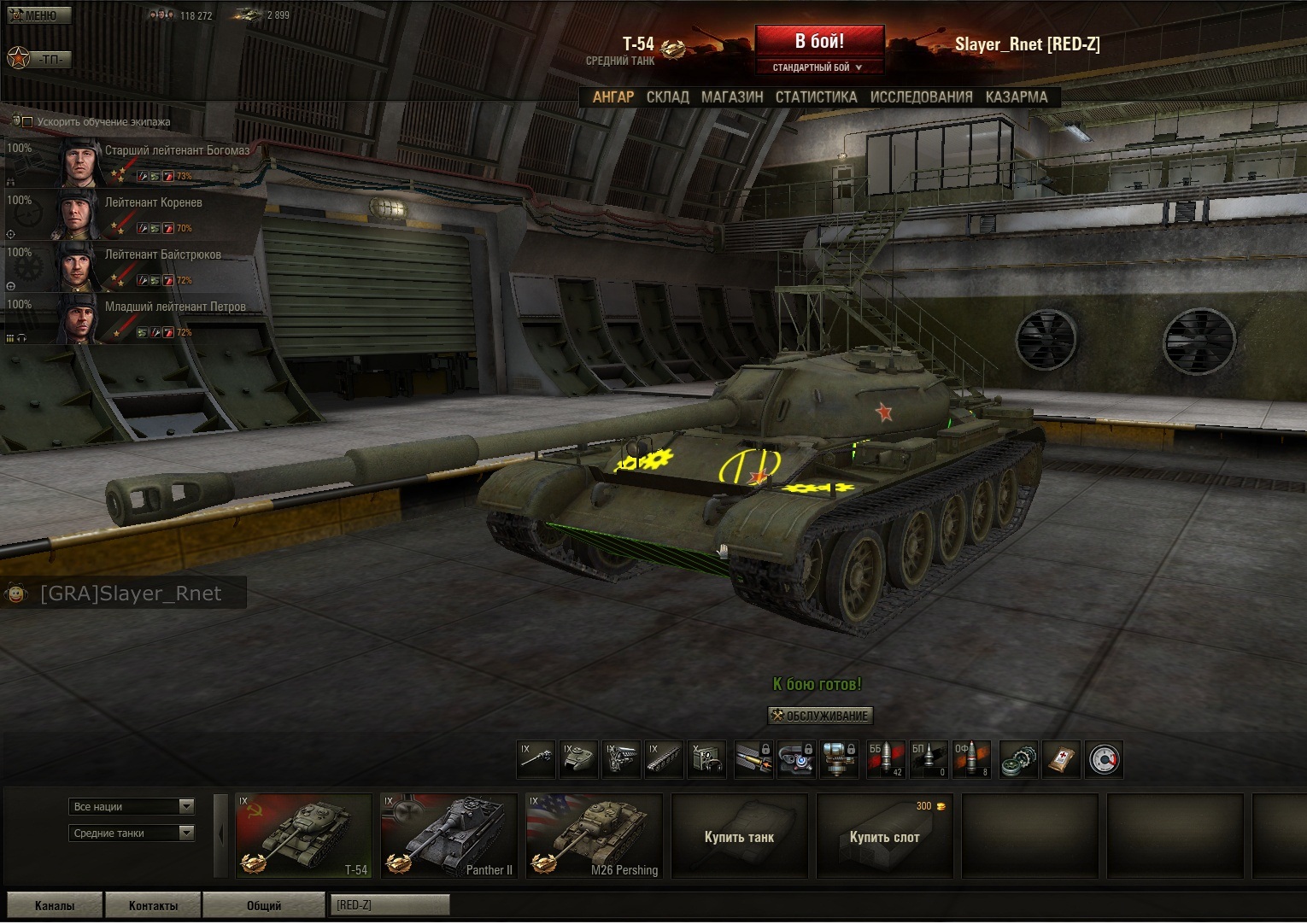Open the МЕНЮ button

pyautogui.click(x=39, y=15)
